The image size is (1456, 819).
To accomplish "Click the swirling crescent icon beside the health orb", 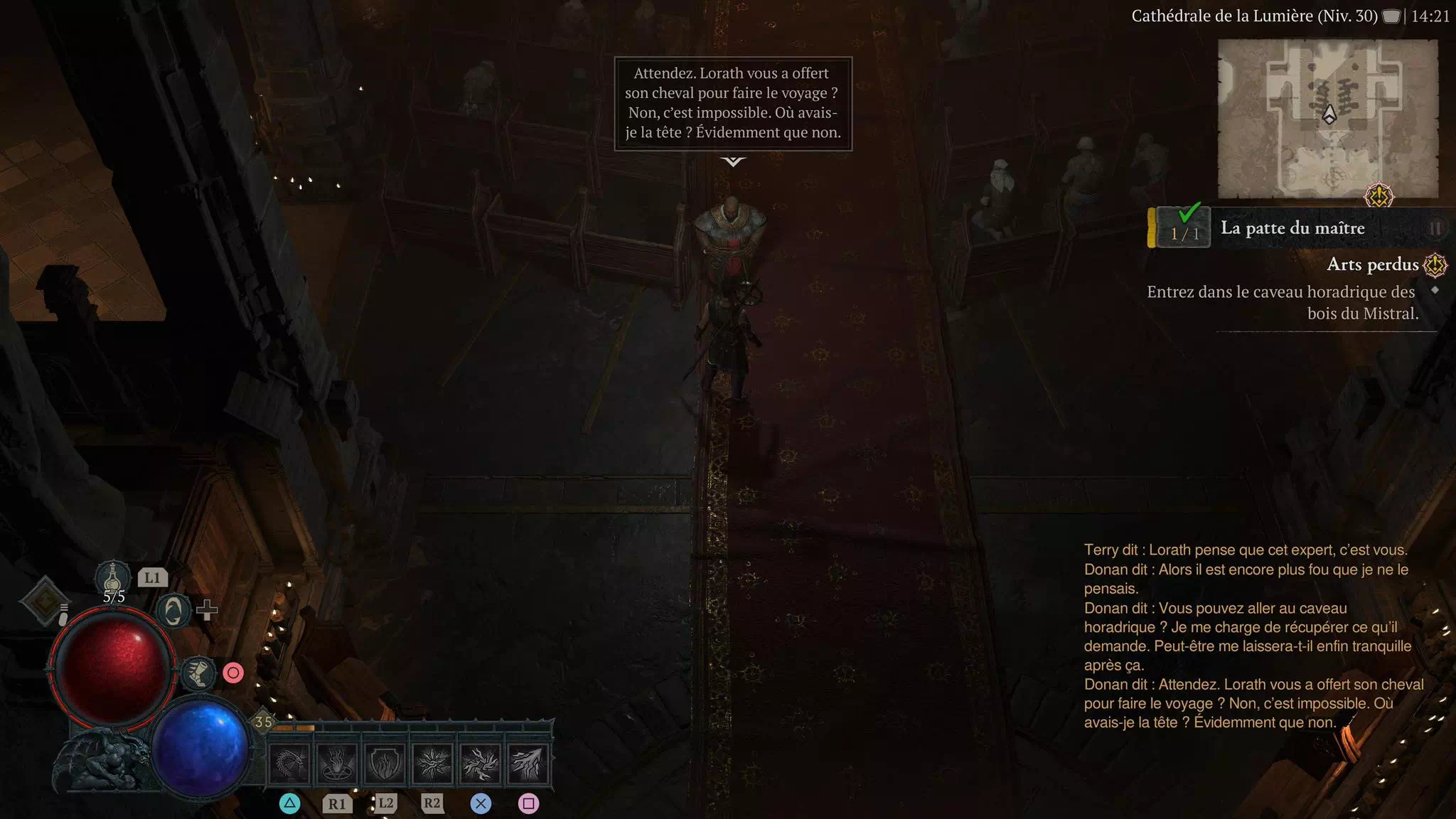I will click(173, 611).
